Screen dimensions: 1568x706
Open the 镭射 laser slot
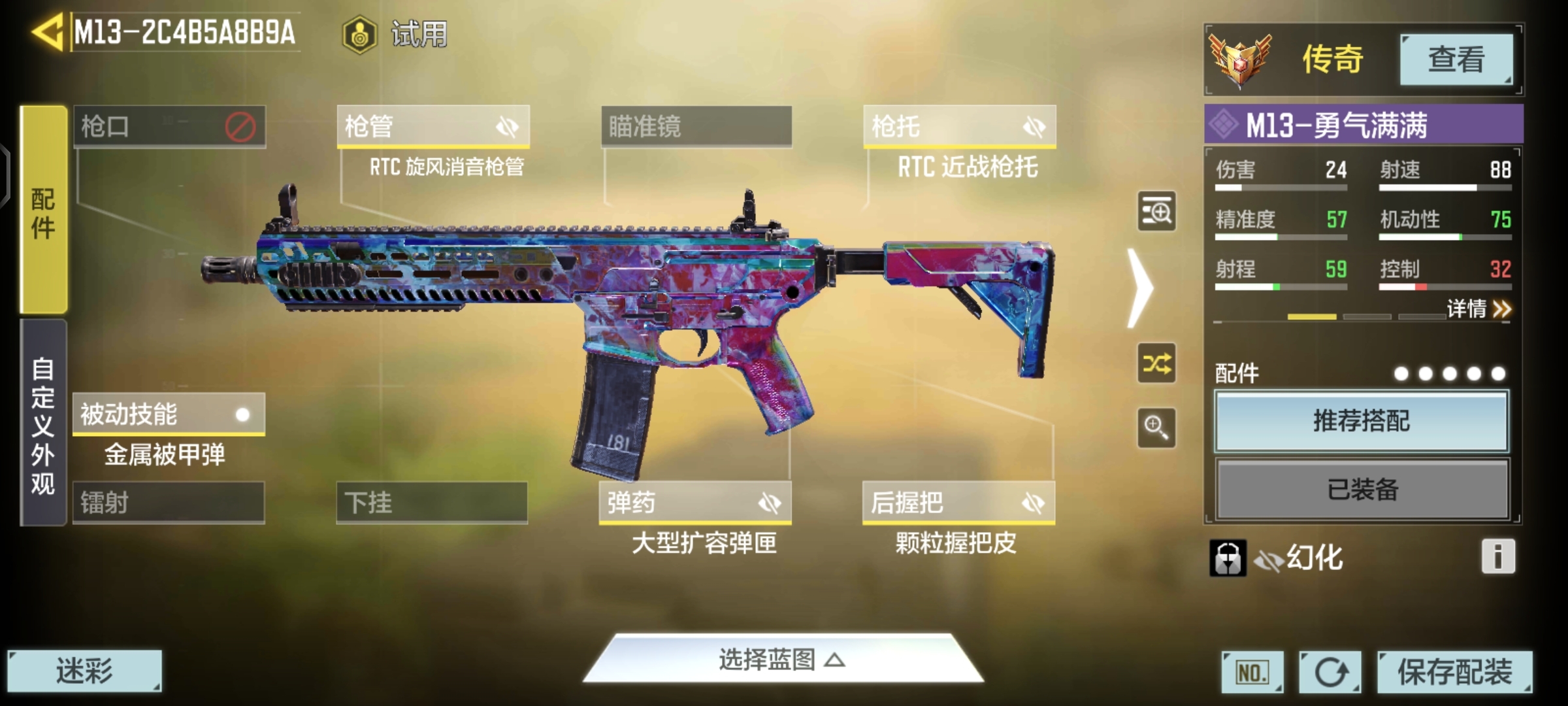click(169, 503)
